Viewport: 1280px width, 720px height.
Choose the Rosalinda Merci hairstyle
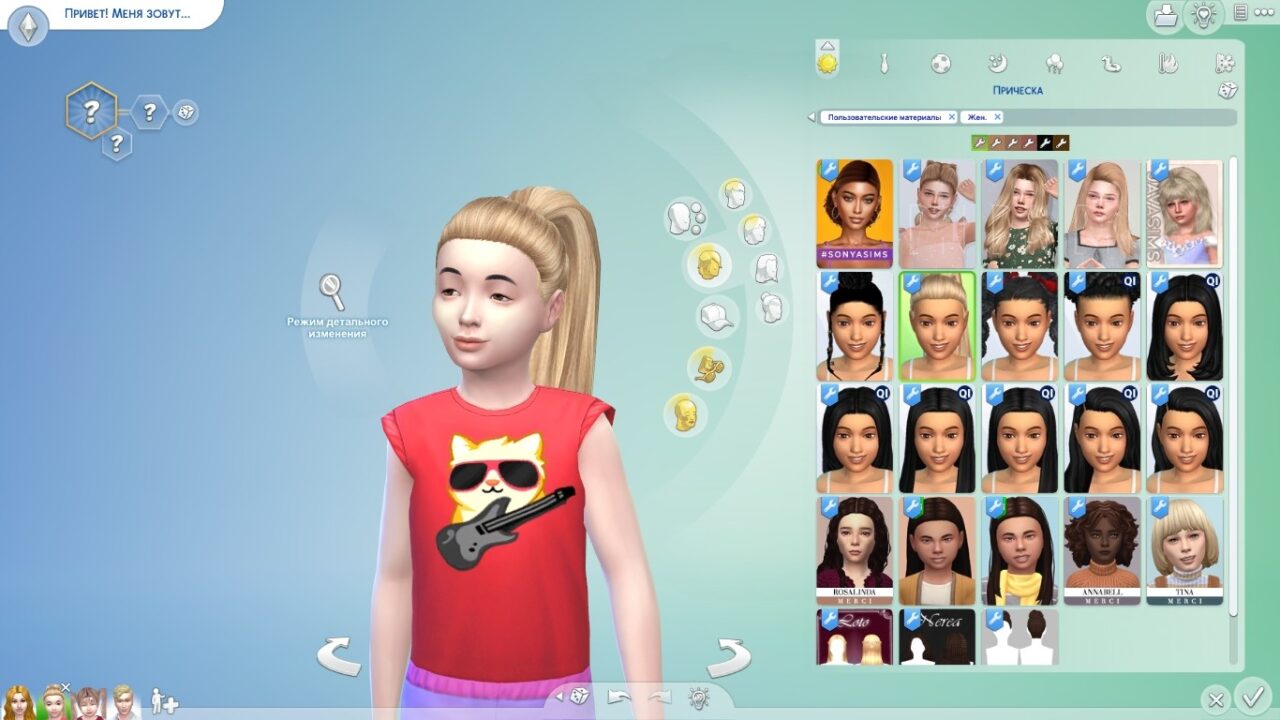pyautogui.click(x=855, y=551)
